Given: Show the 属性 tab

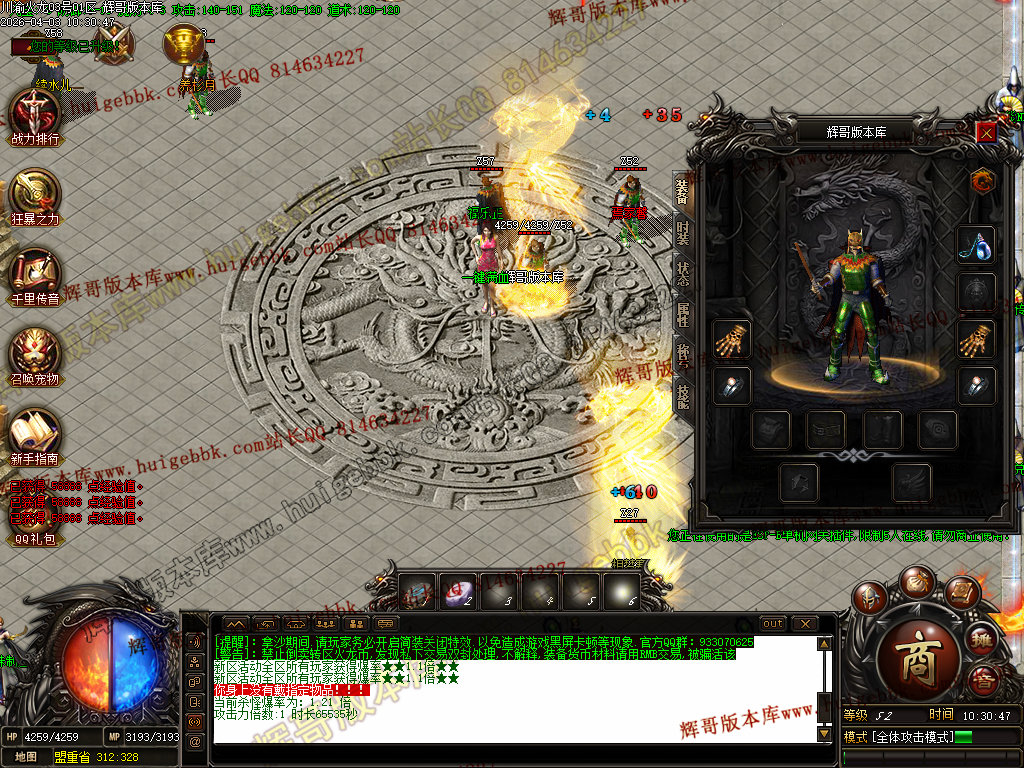Looking at the screenshot, I should (682, 316).
